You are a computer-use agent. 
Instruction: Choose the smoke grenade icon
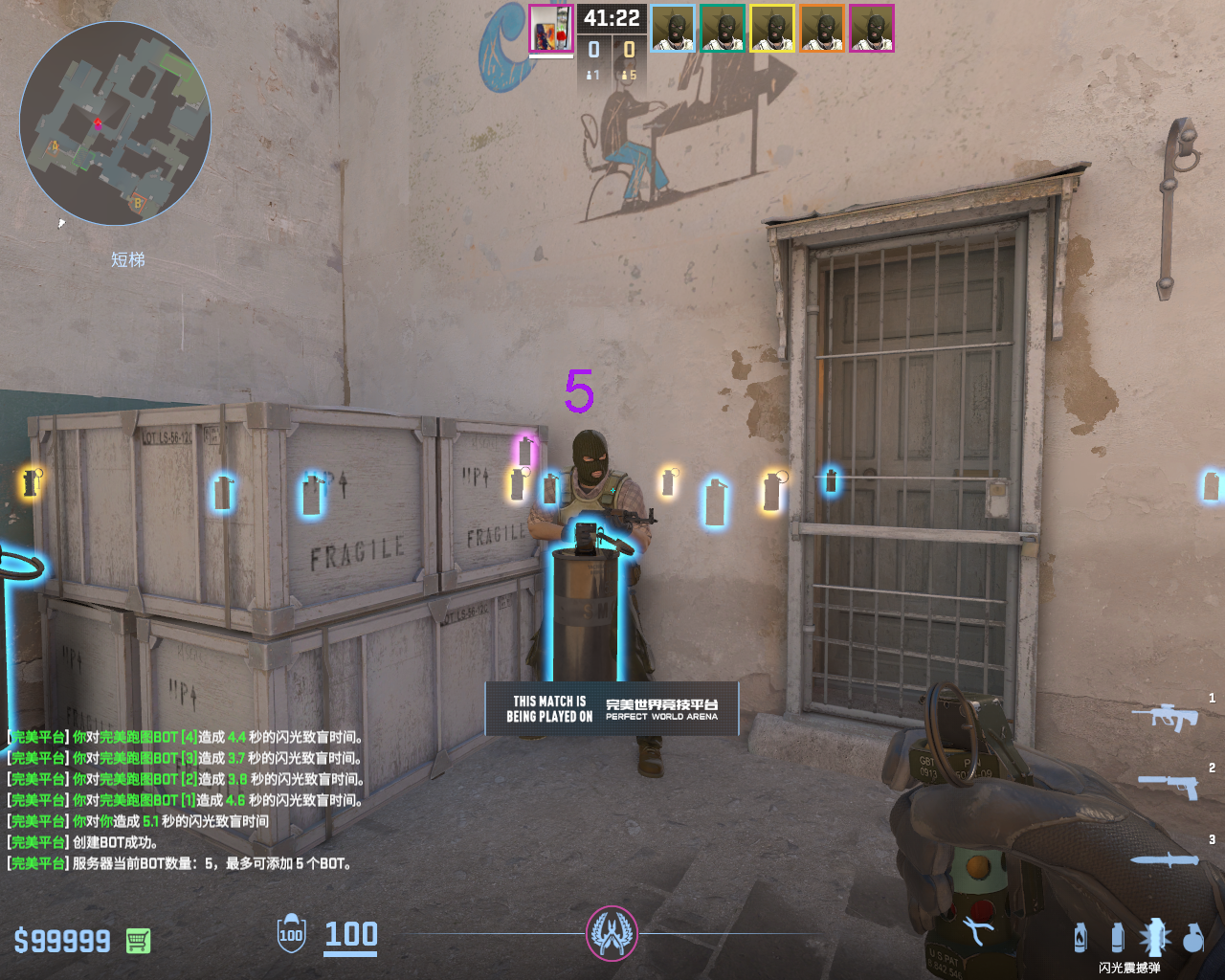pos(1117,937)
